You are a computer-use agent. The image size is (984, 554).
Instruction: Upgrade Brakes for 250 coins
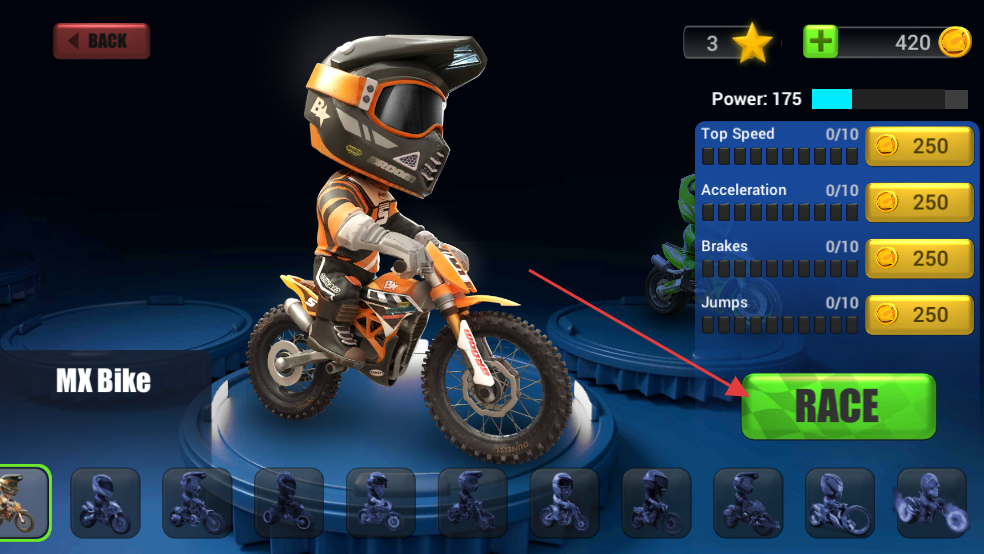tap(919, 258)
